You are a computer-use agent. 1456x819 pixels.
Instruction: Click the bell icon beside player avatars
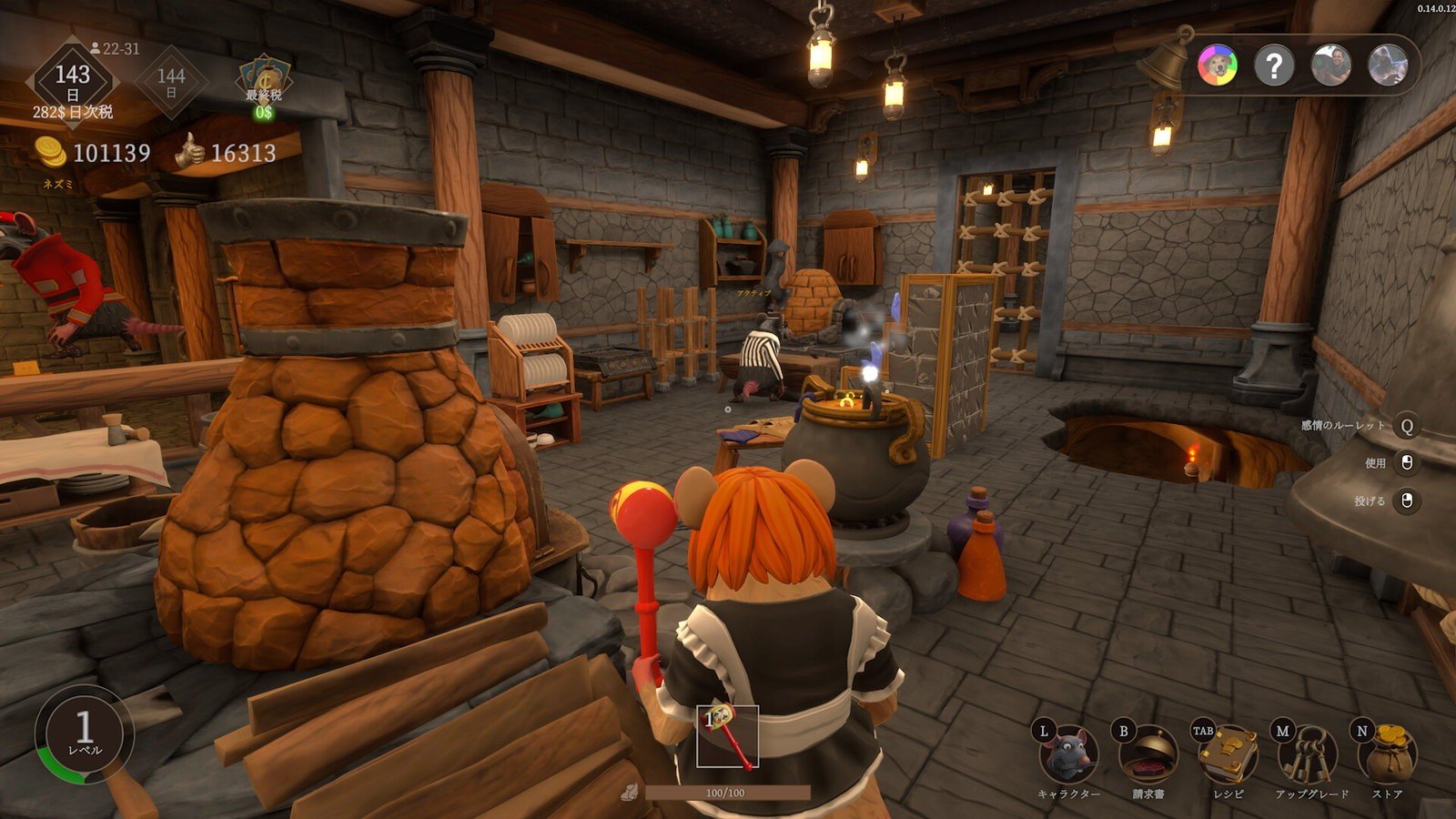pyautogui.click(x=1168, y=59)
